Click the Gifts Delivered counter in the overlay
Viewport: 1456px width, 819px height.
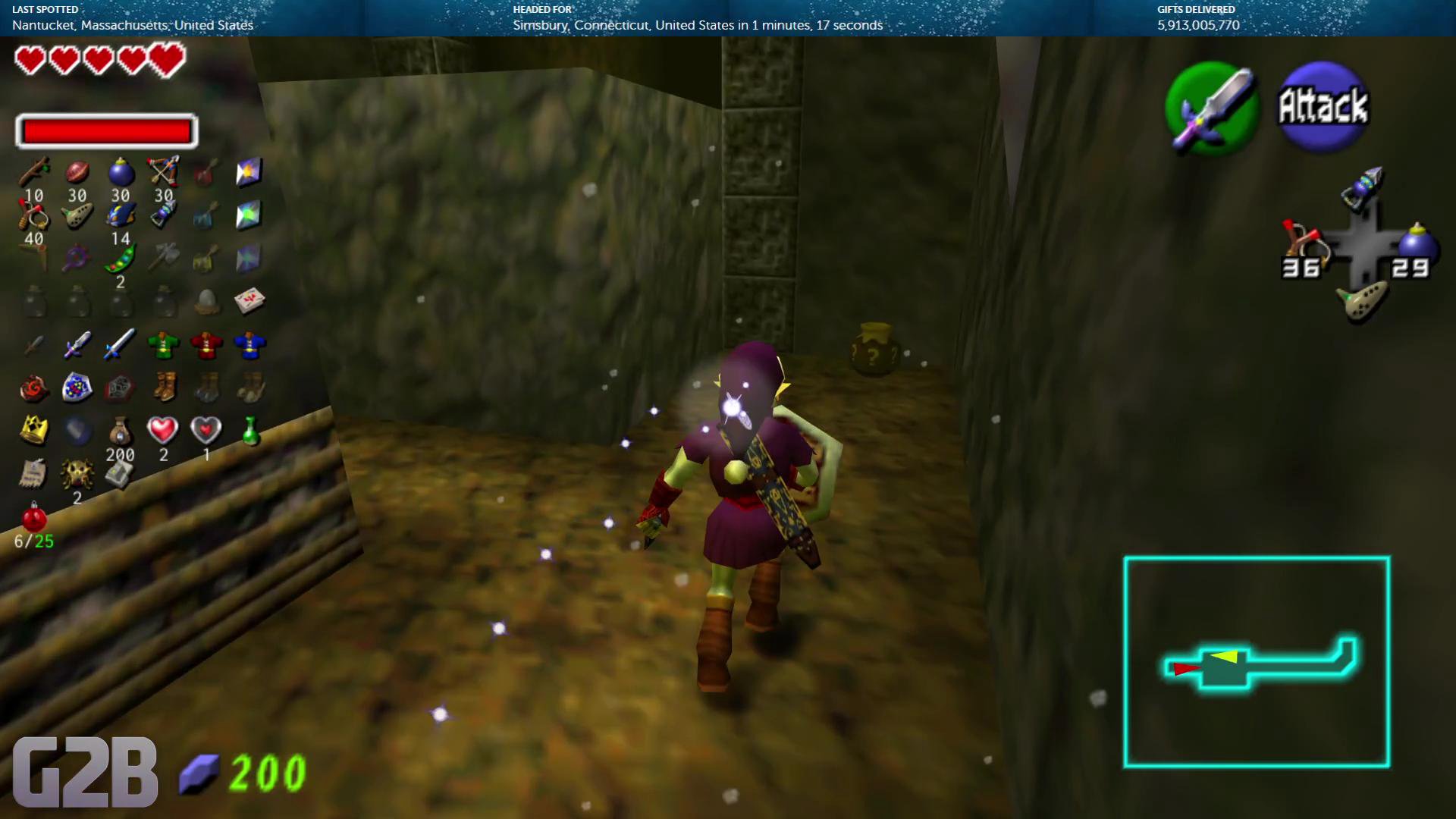(x=1198, y=25)
